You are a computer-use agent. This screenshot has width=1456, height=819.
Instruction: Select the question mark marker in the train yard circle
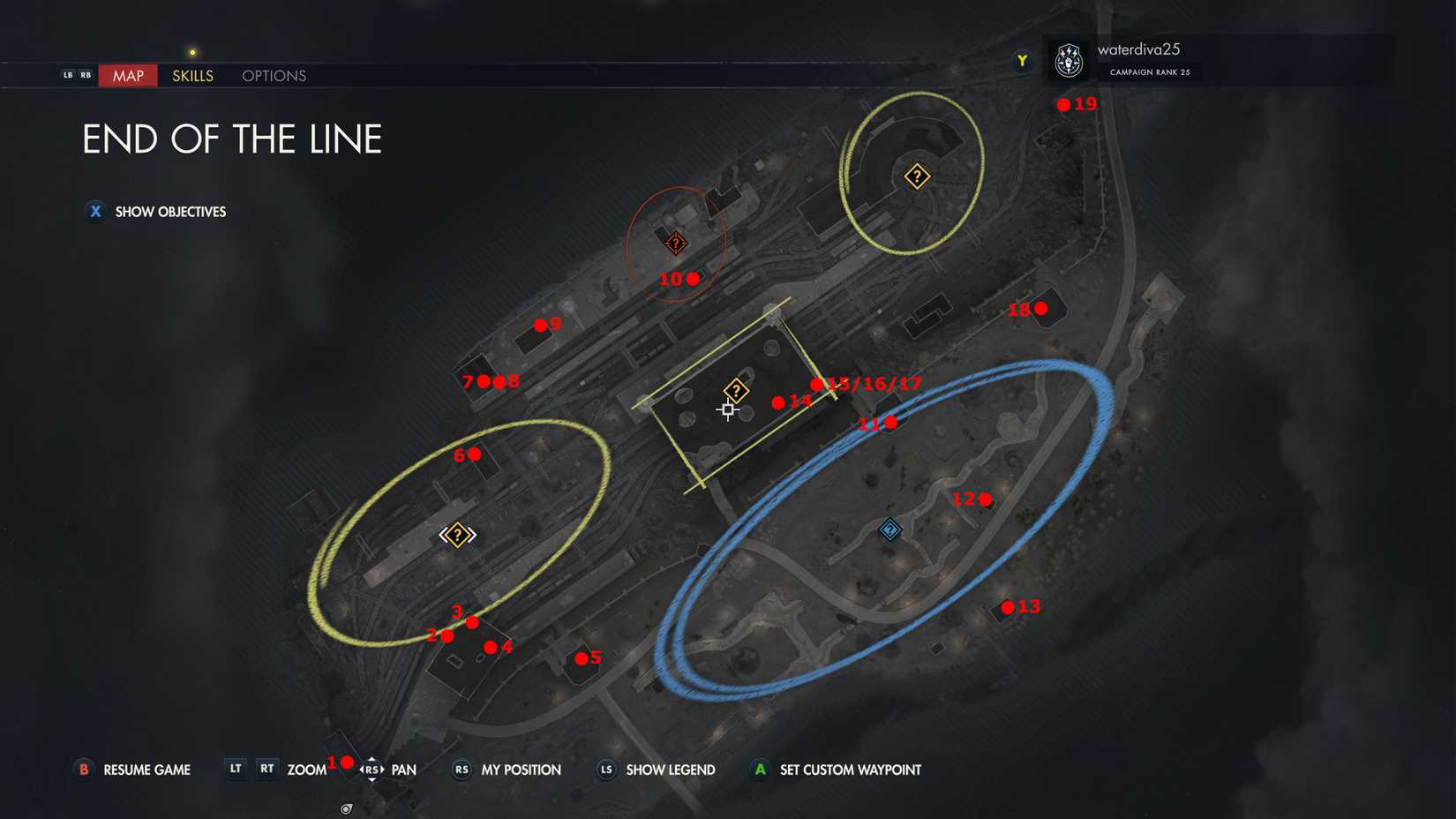click(x=456, y=533)
